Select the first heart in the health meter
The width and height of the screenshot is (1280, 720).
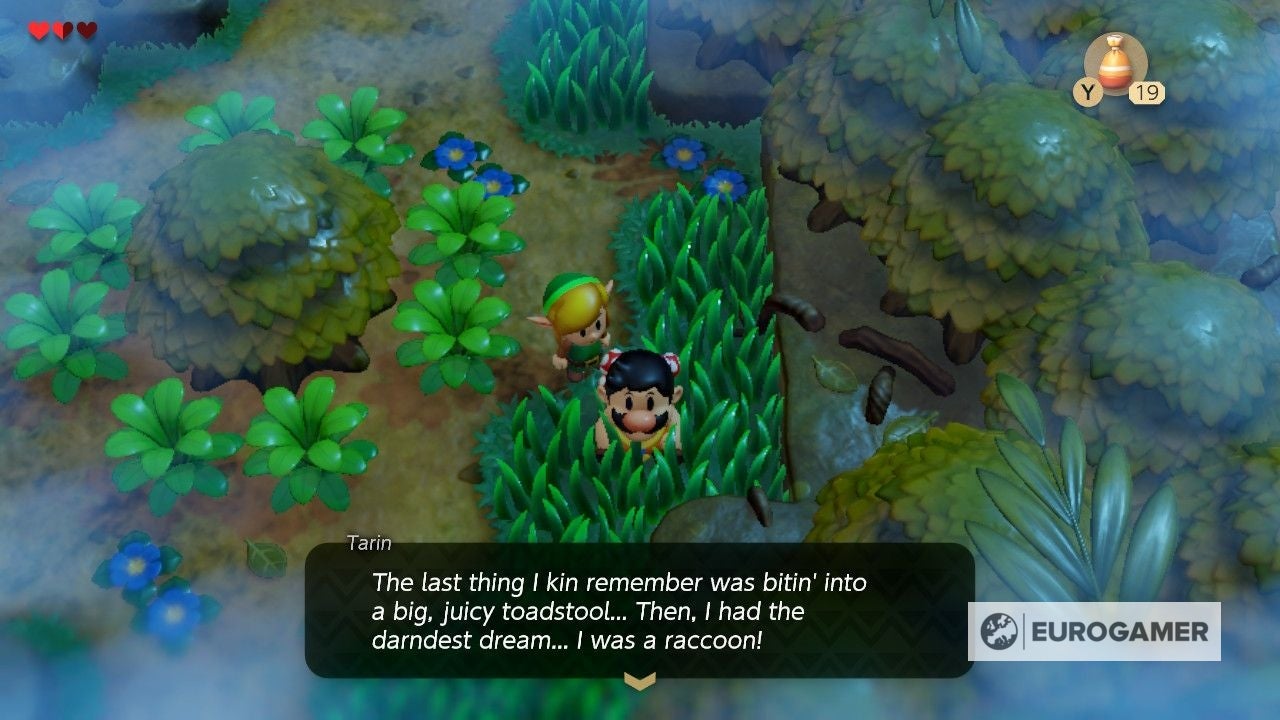click(x=39, y=31)
